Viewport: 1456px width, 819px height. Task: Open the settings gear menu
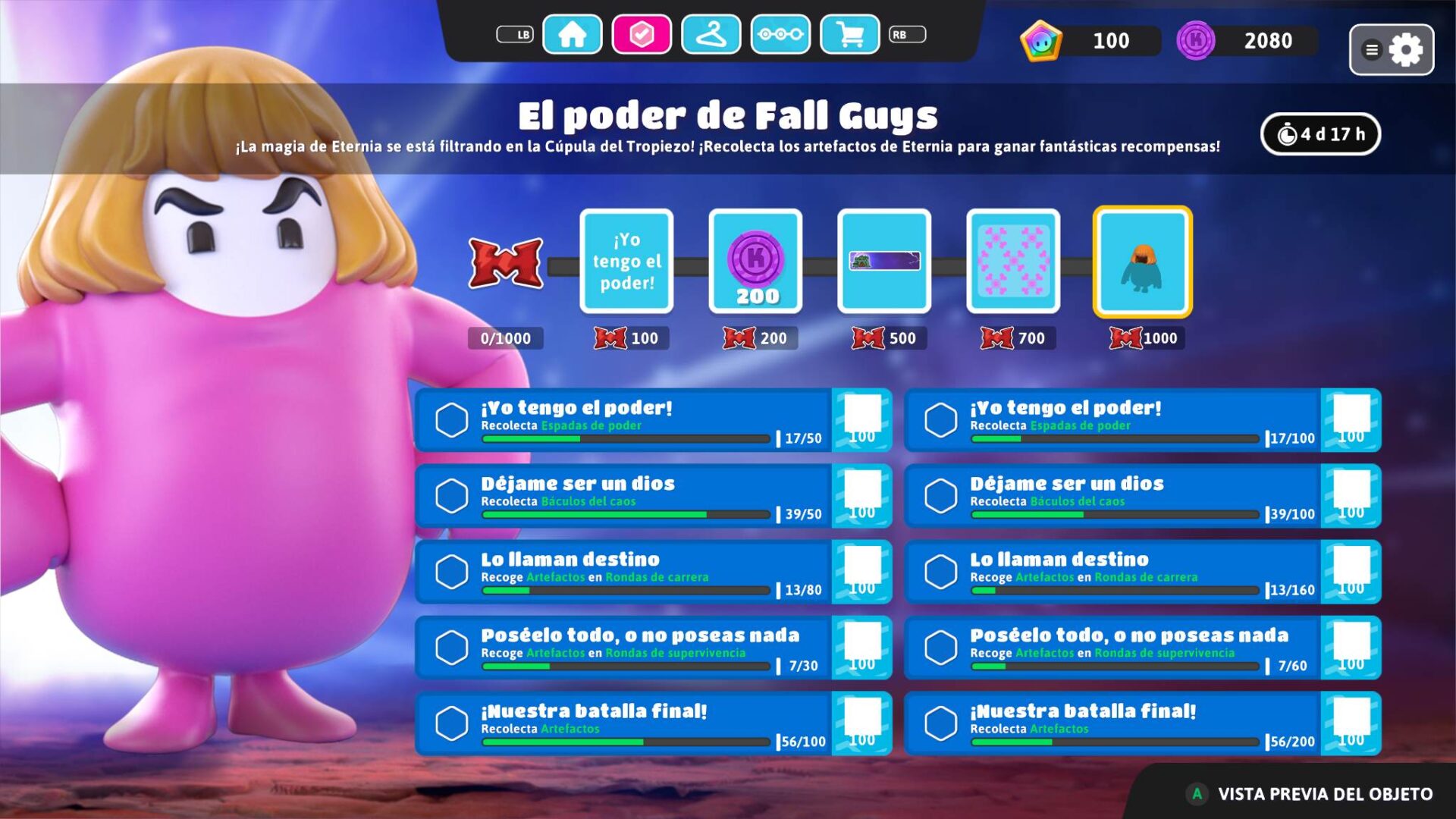(x=1391, y=50)
